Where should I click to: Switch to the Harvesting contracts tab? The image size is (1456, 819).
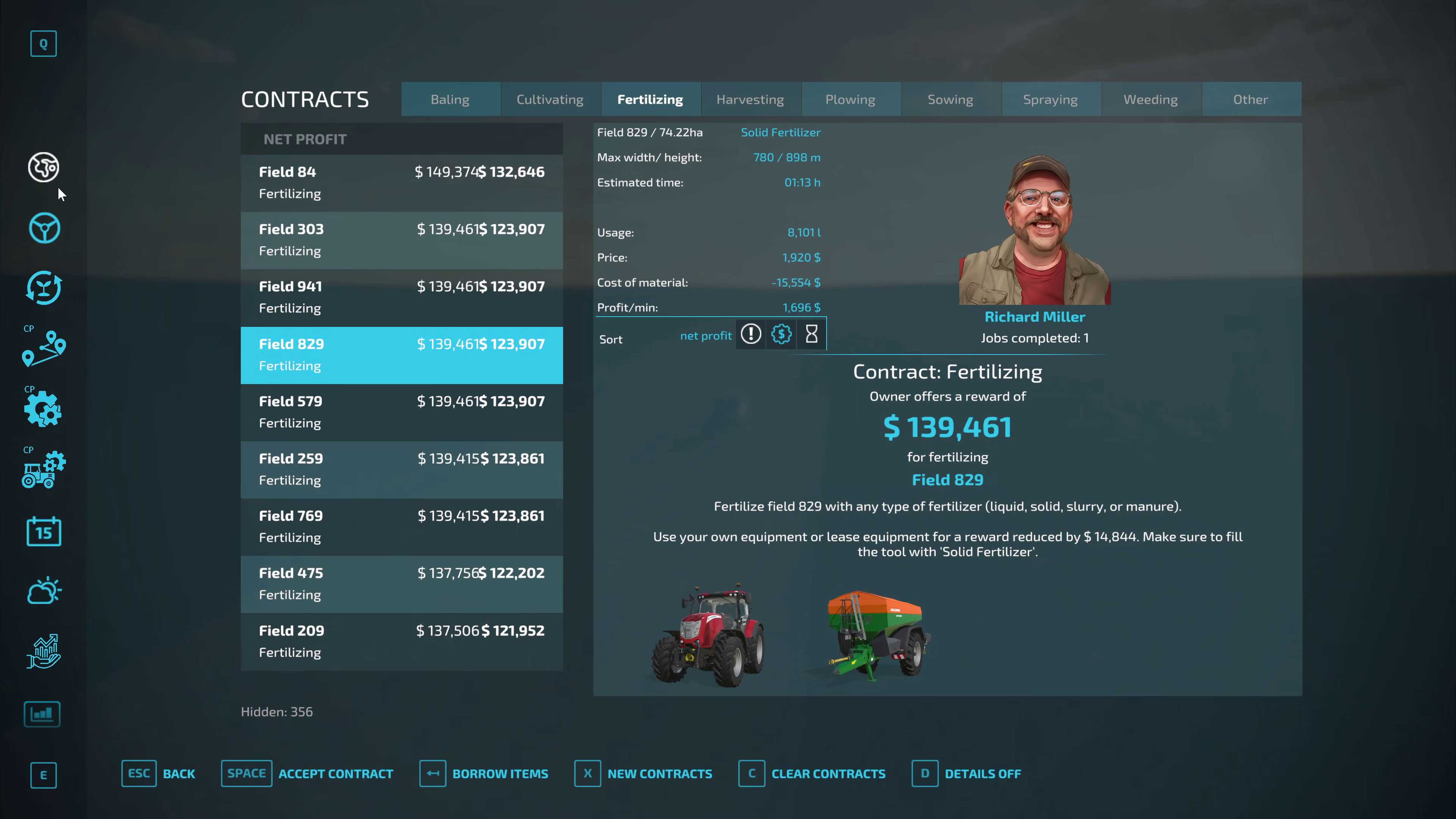[x=750, y=99]
